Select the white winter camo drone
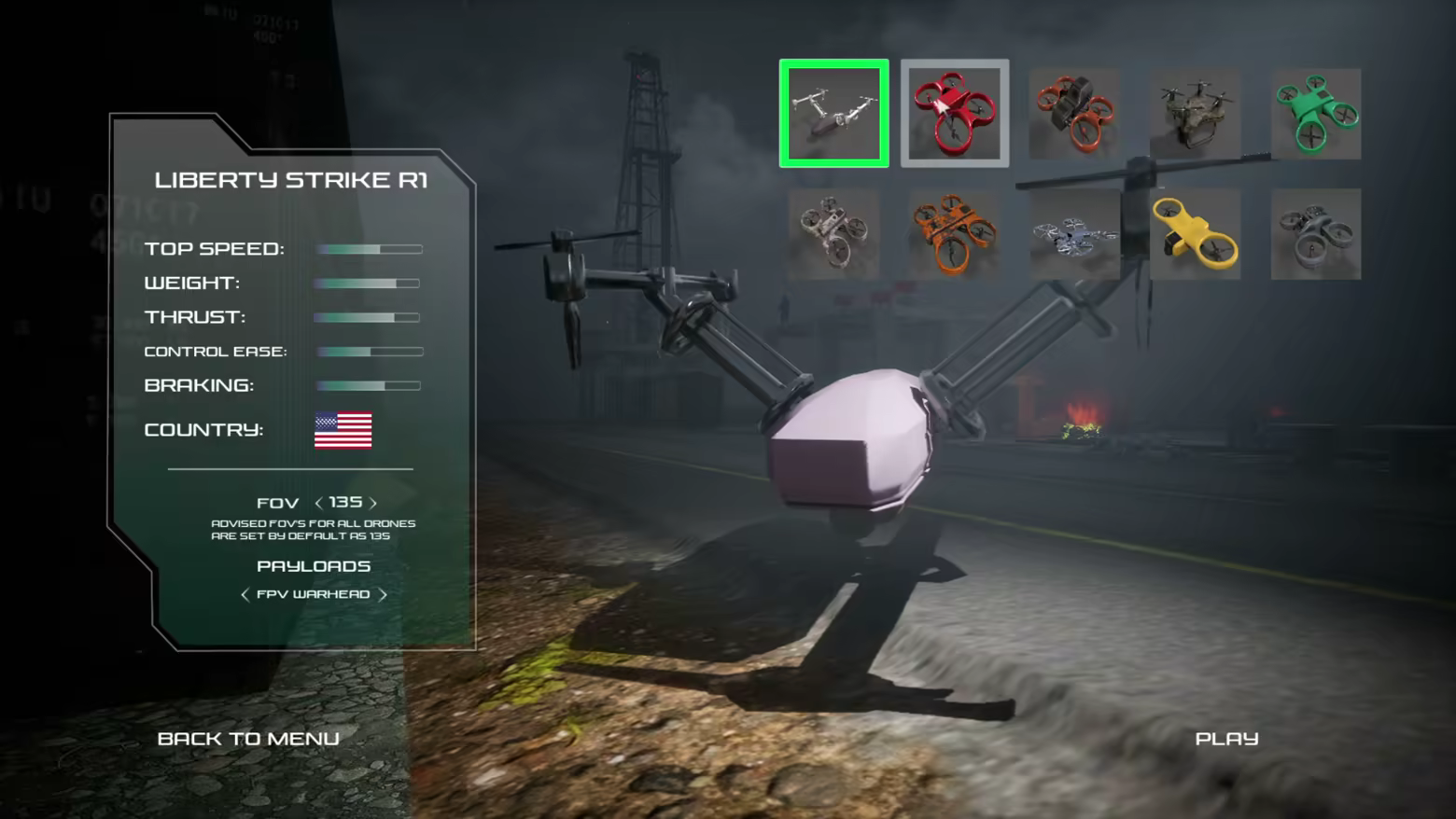 [1073, 233]
